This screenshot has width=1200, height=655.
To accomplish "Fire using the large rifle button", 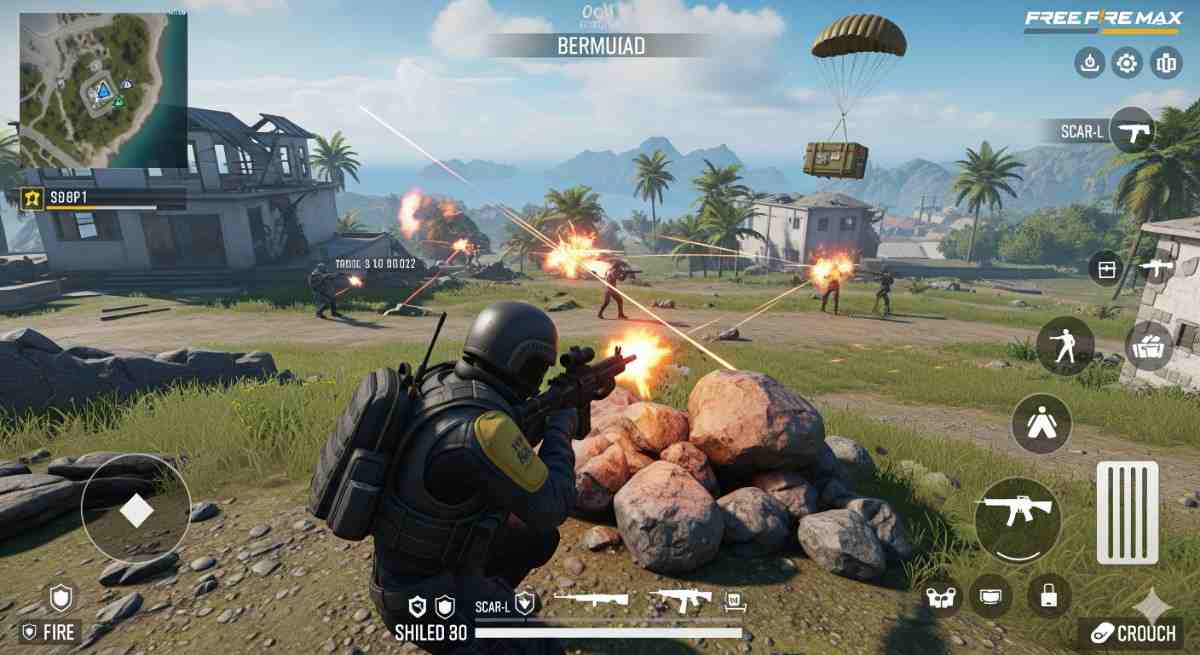I will pos(1017,520).
